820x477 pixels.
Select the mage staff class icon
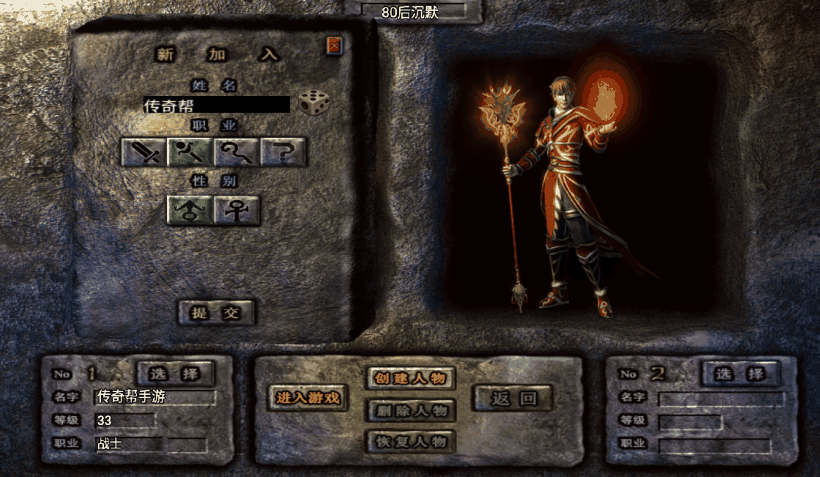pos(189,152)
